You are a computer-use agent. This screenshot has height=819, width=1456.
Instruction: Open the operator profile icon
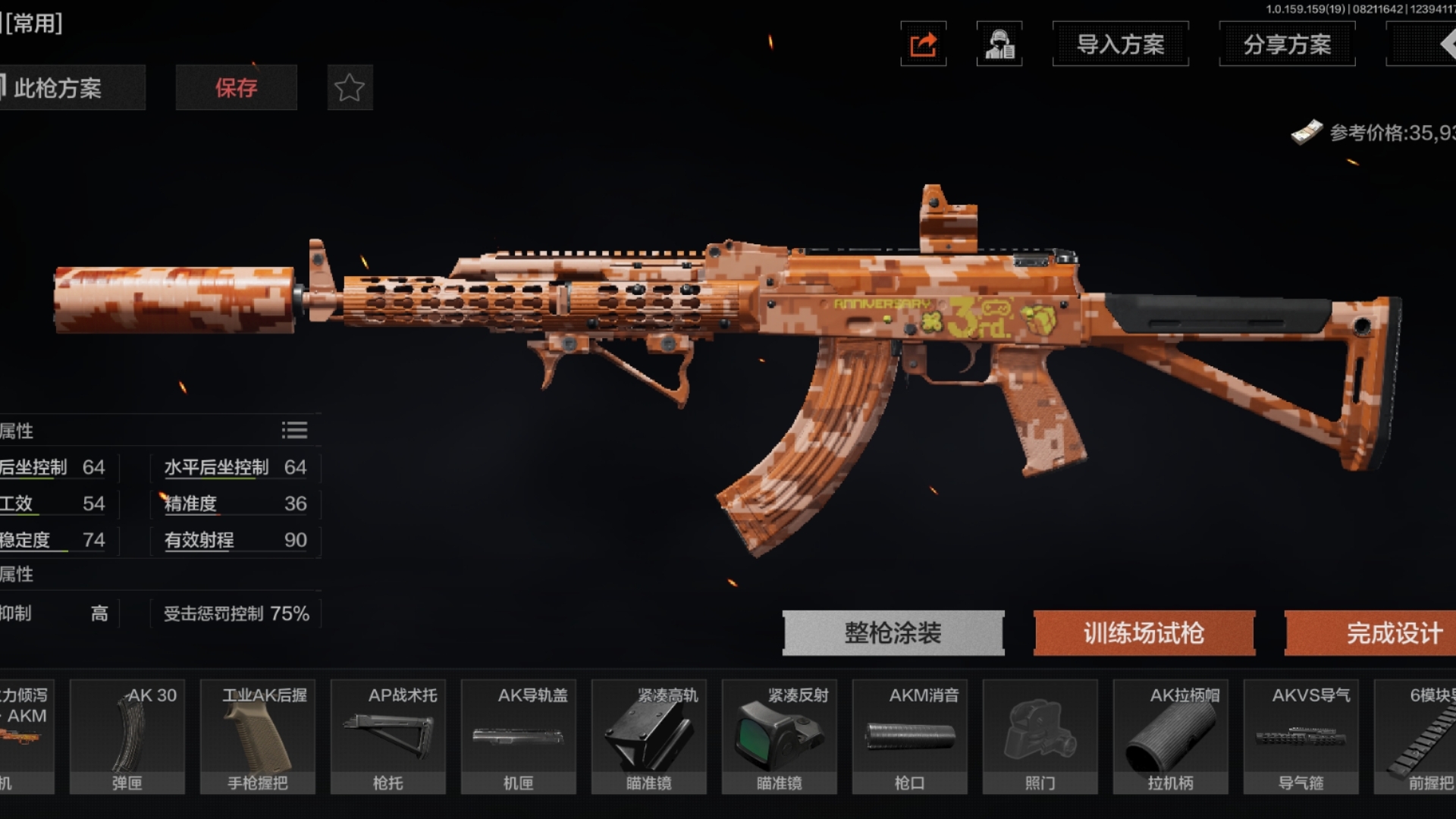coord(999,45)
